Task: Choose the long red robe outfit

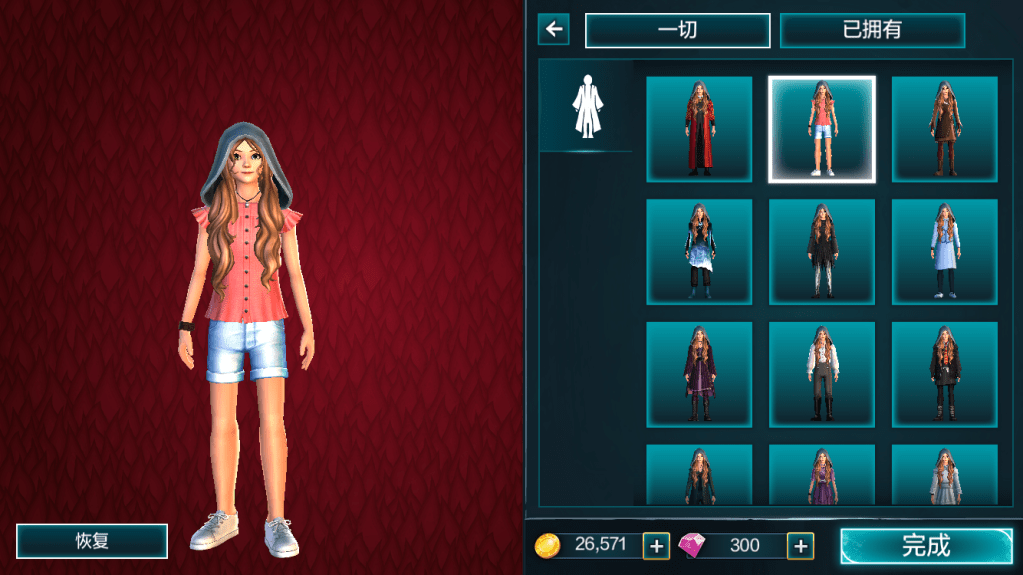Action: point(698,129)
